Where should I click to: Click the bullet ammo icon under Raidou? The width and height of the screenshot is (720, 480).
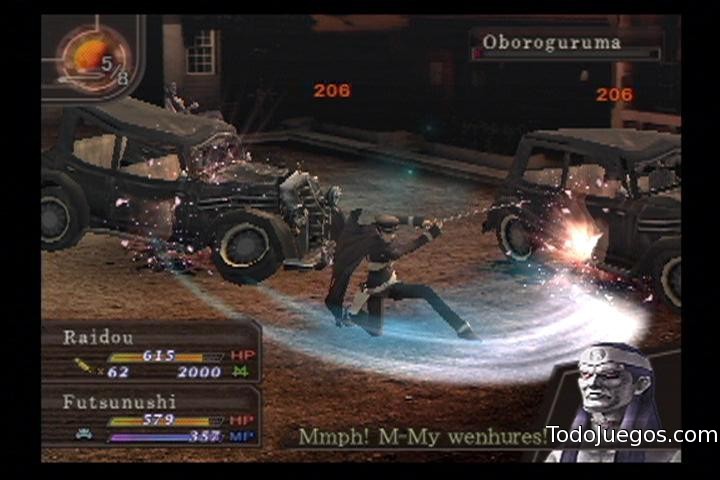(85, 371)
